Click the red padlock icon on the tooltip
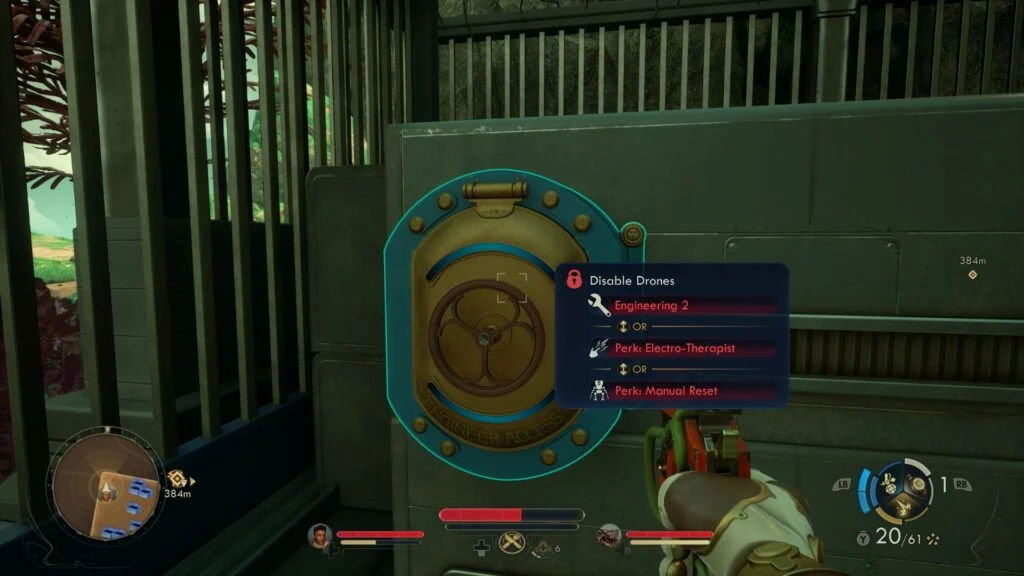The height and width of the screenshot is (576, 1024). click(574, 280)
